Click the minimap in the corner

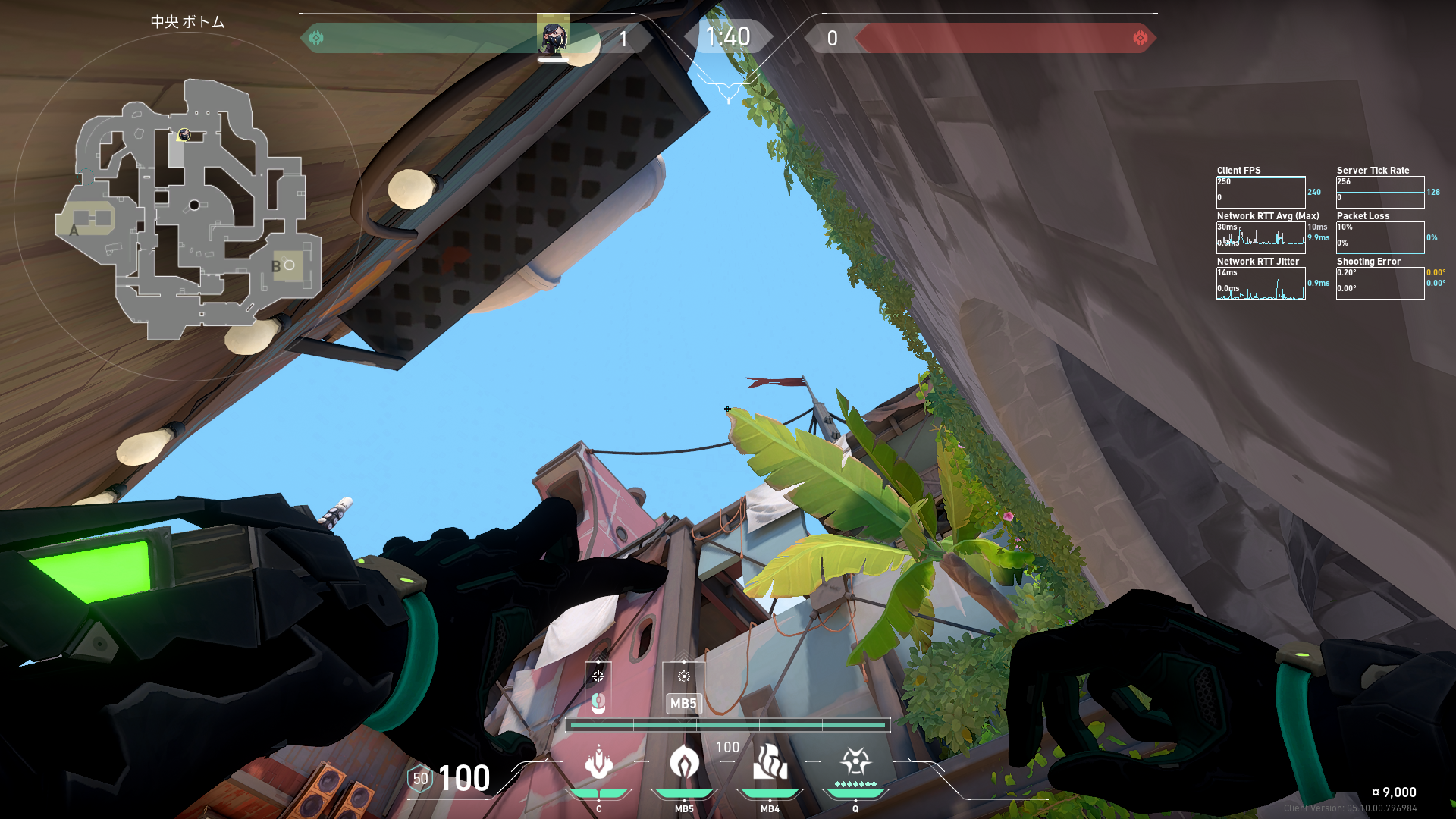point(188,209)
